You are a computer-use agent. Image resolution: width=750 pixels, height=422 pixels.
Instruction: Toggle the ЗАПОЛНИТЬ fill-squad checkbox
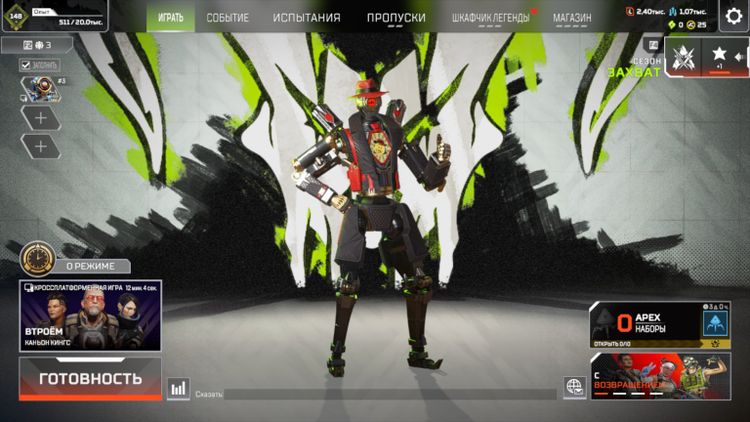(27, 65)
